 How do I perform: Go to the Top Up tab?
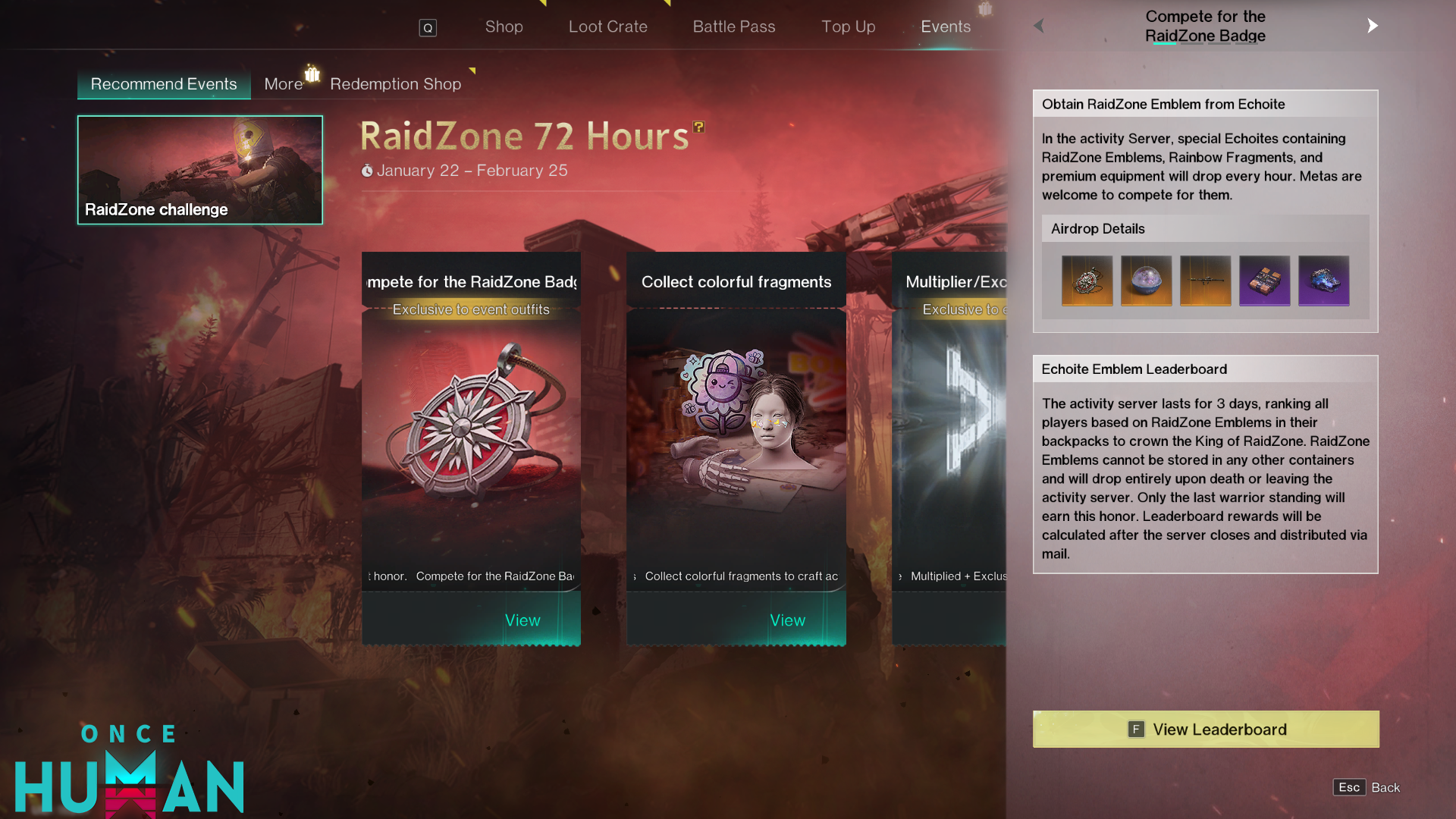pos(848,27)
